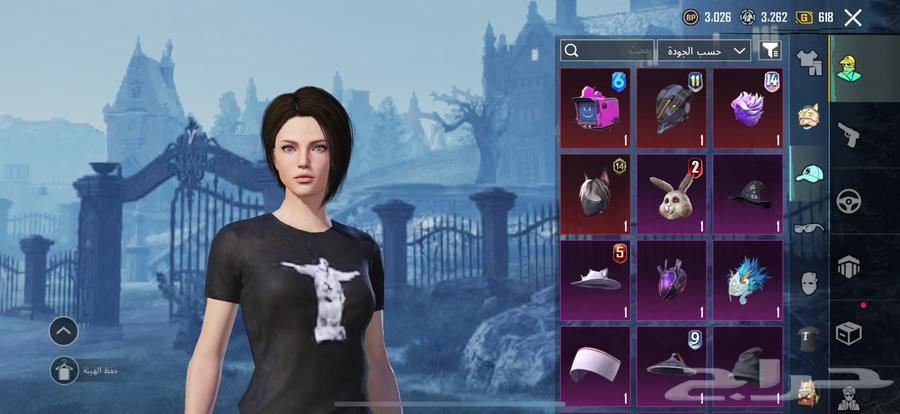Choose the purple crystal rose headgear
Image resolution: width=900 pixels, height=414 pixels.
tap(747, 107)
